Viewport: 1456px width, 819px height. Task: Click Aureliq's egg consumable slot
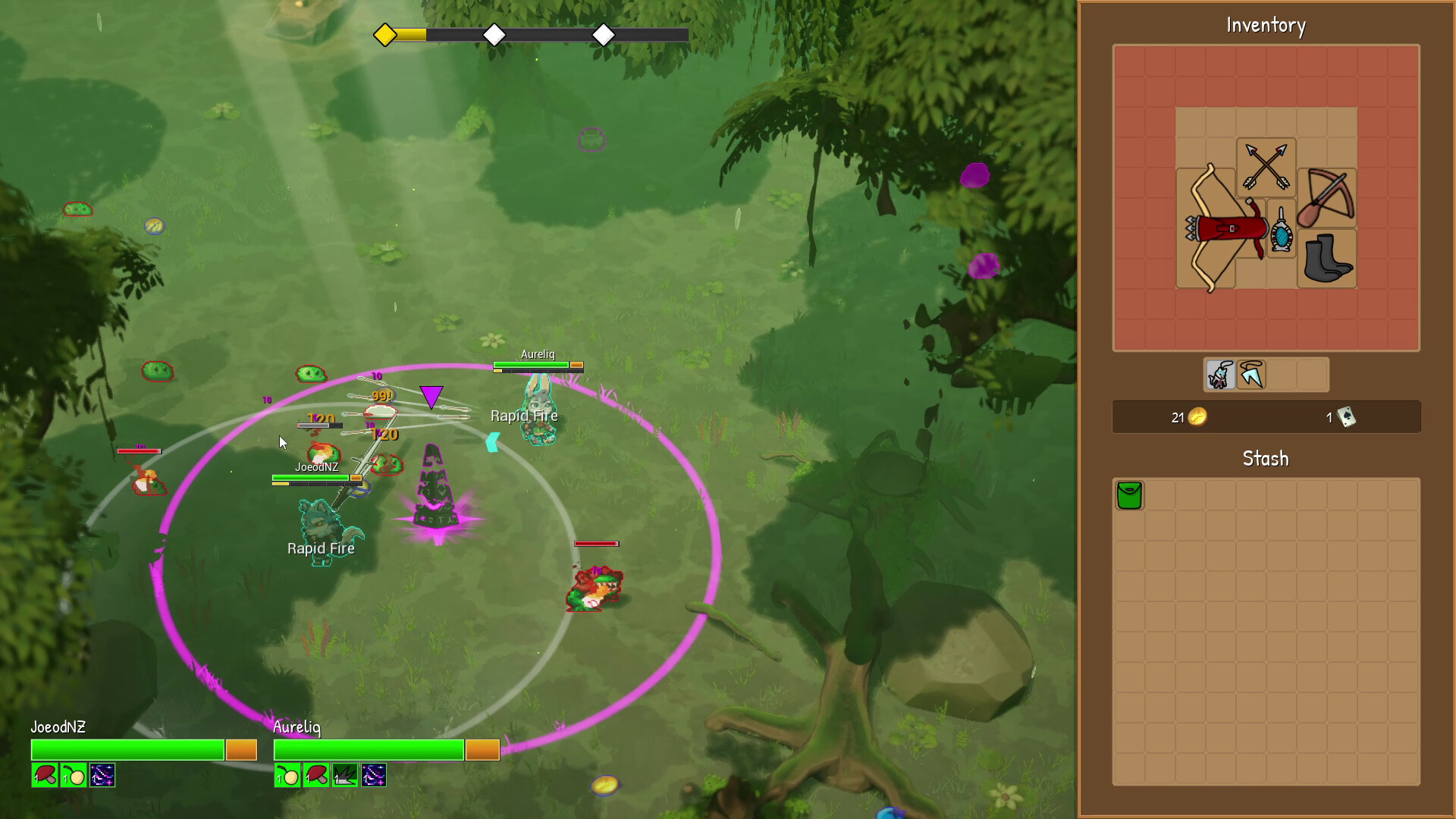click(x=289, y=776)
